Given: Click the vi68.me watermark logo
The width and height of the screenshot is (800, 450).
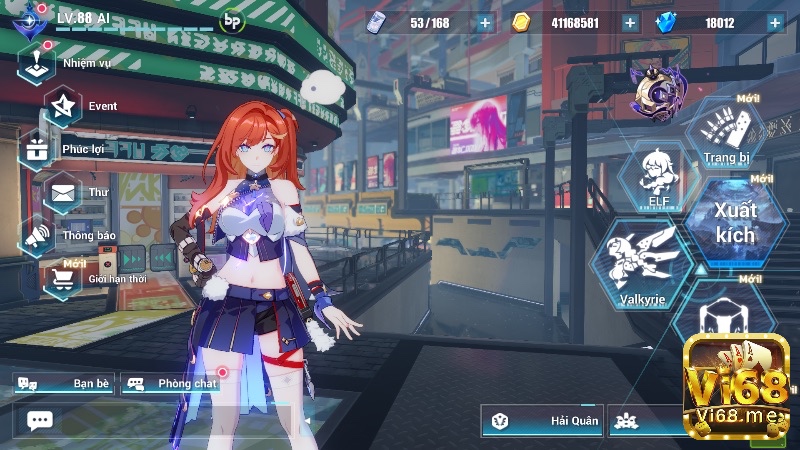Looking at the screenshot, I should 736,387.
